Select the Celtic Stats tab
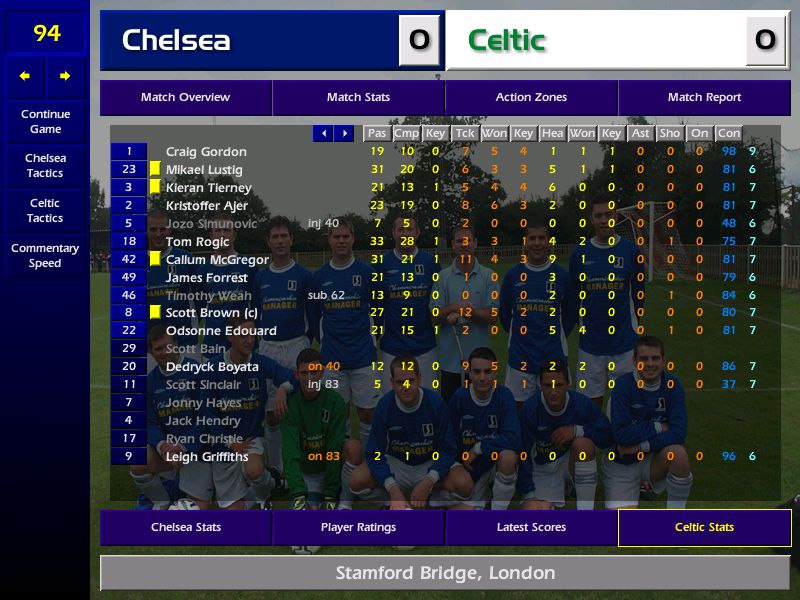This screenshot has width=800, height=600. (x=704, y=527)
